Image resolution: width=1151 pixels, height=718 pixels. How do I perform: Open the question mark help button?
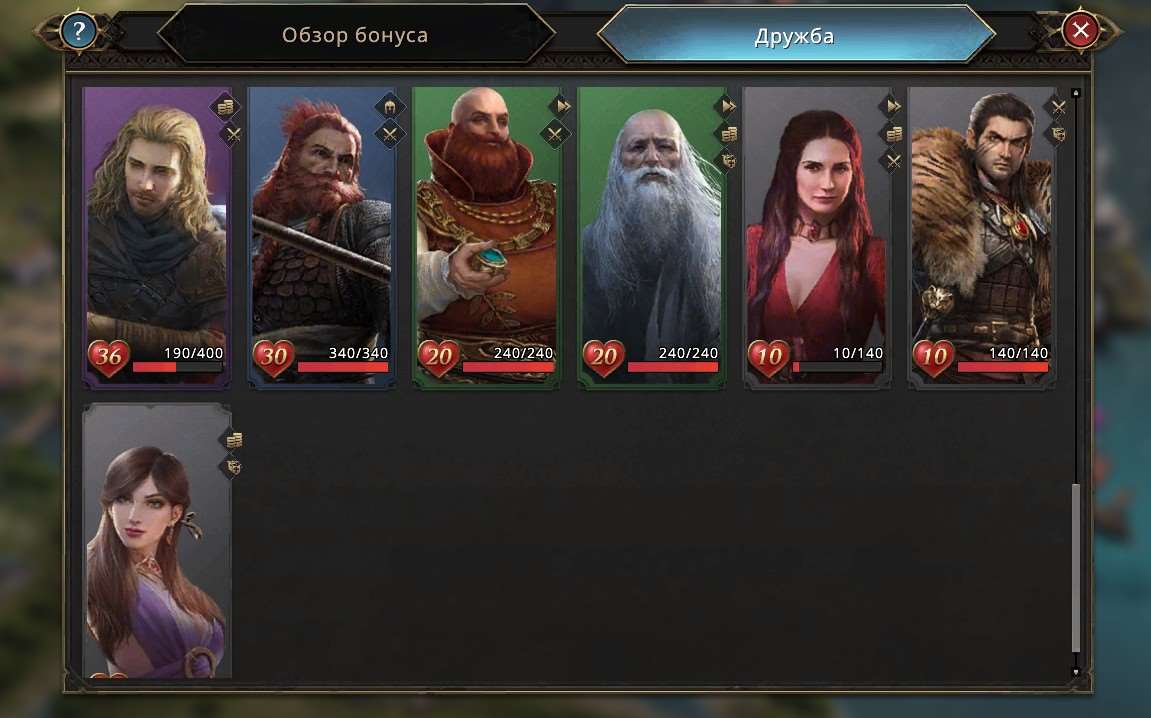click(78, 31)
